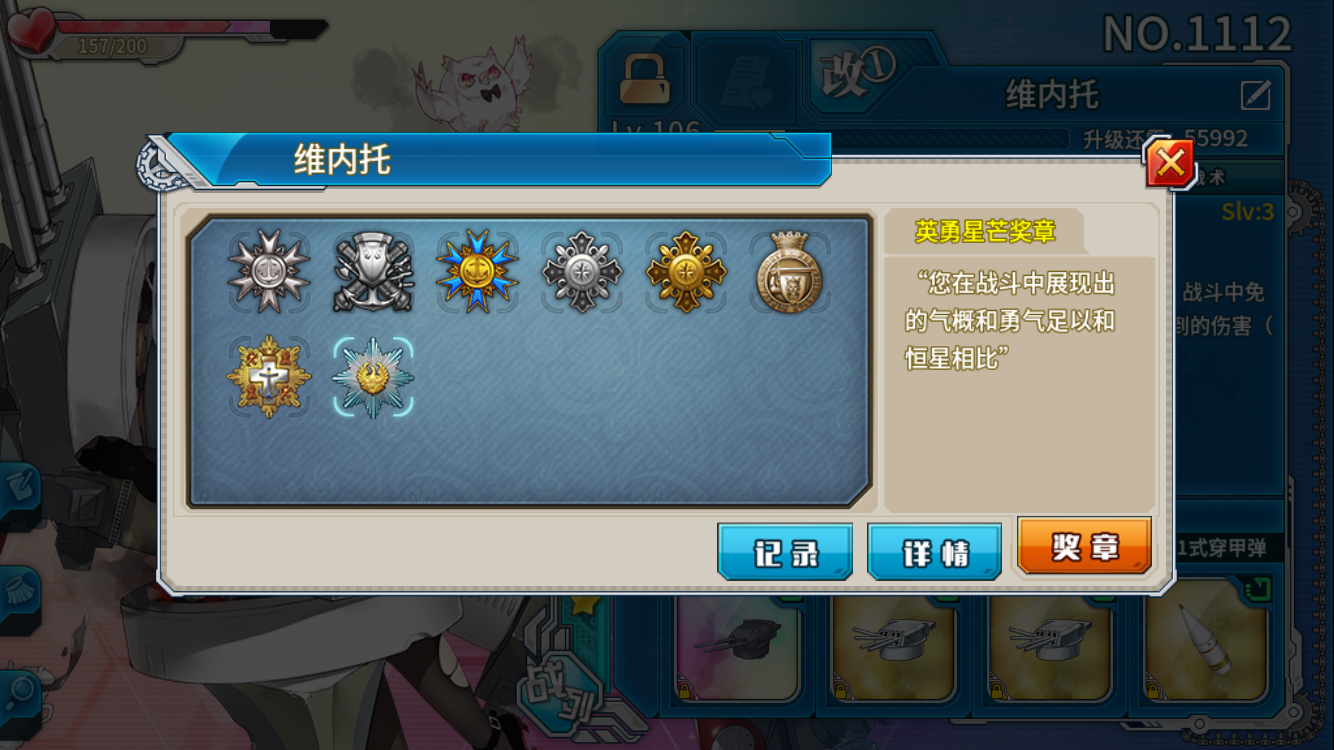Select the silver star anchor medal
This screenshot has width=1334, height=750.
click(x=268, y=270)
